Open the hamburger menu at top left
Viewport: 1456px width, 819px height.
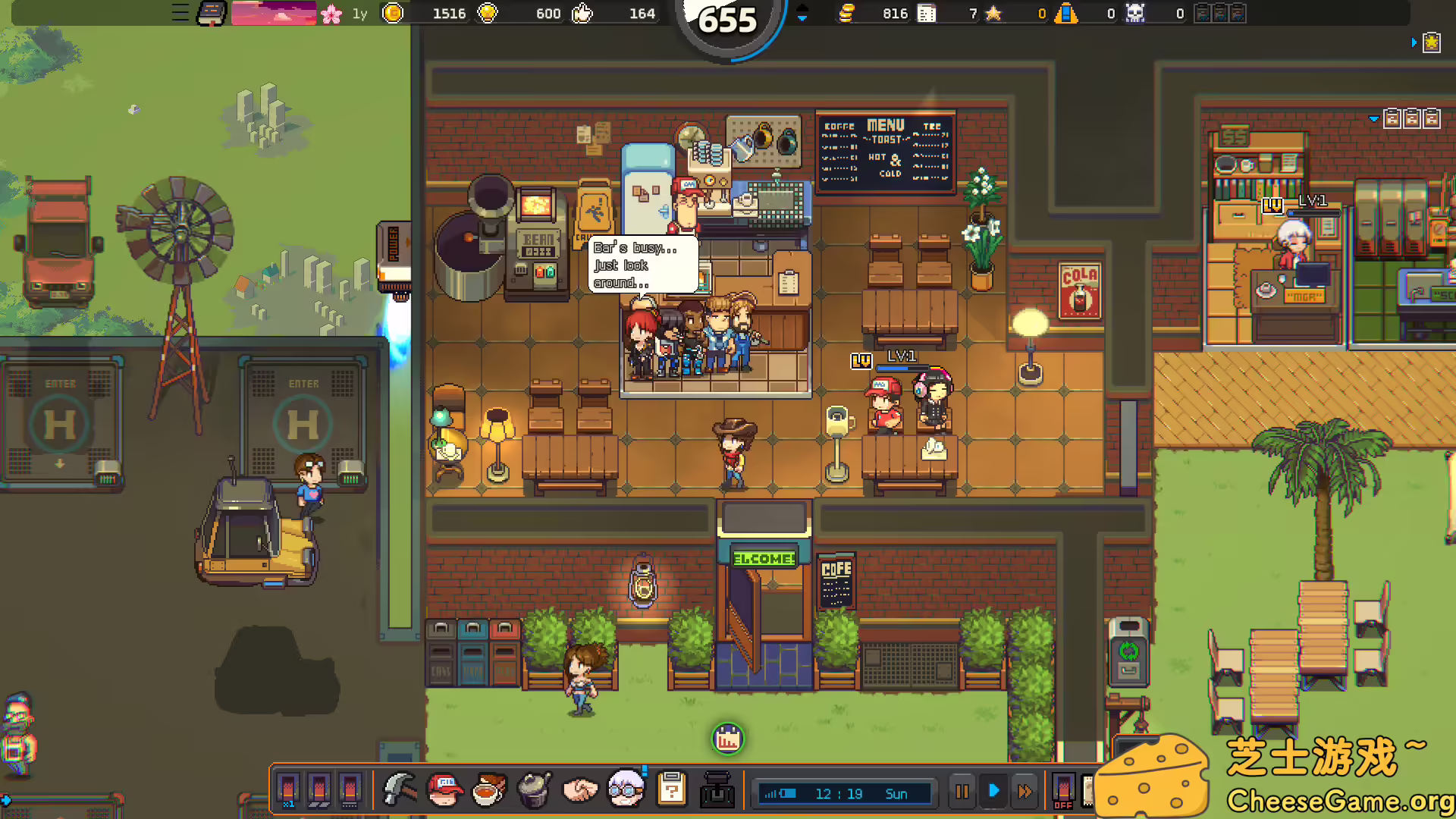point(180,13)
